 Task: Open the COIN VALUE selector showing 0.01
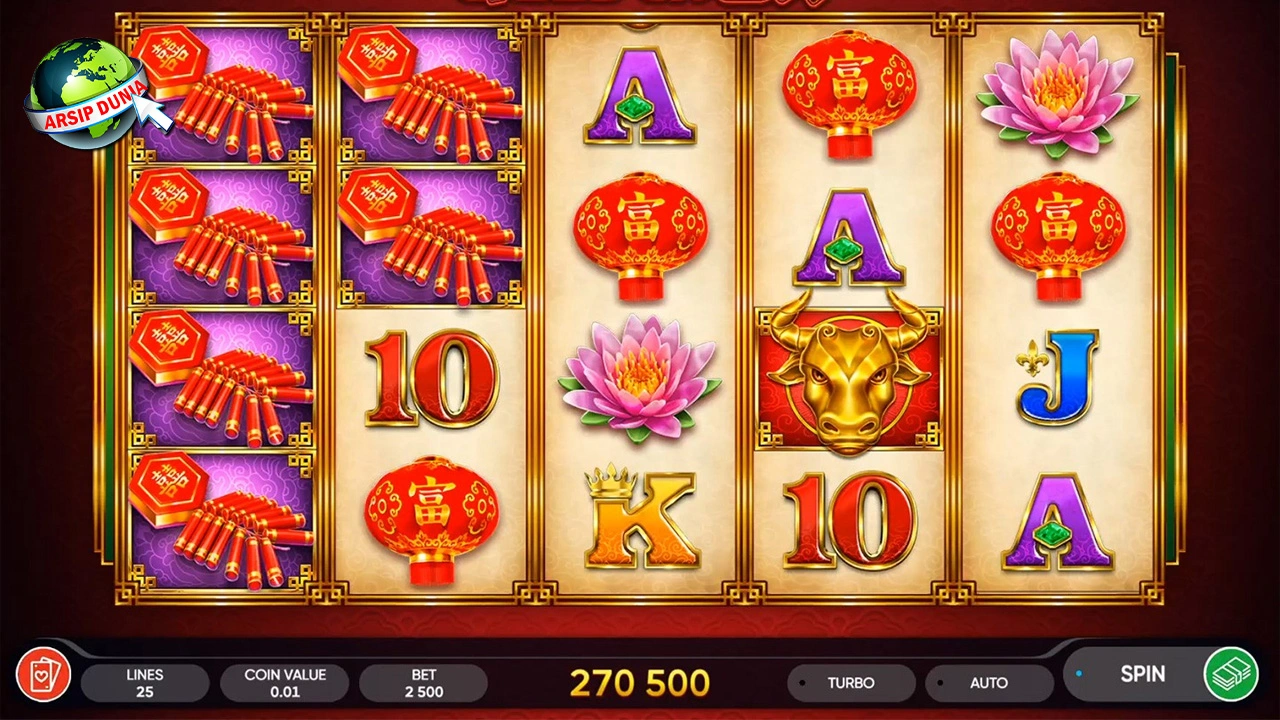pos(284,683)
